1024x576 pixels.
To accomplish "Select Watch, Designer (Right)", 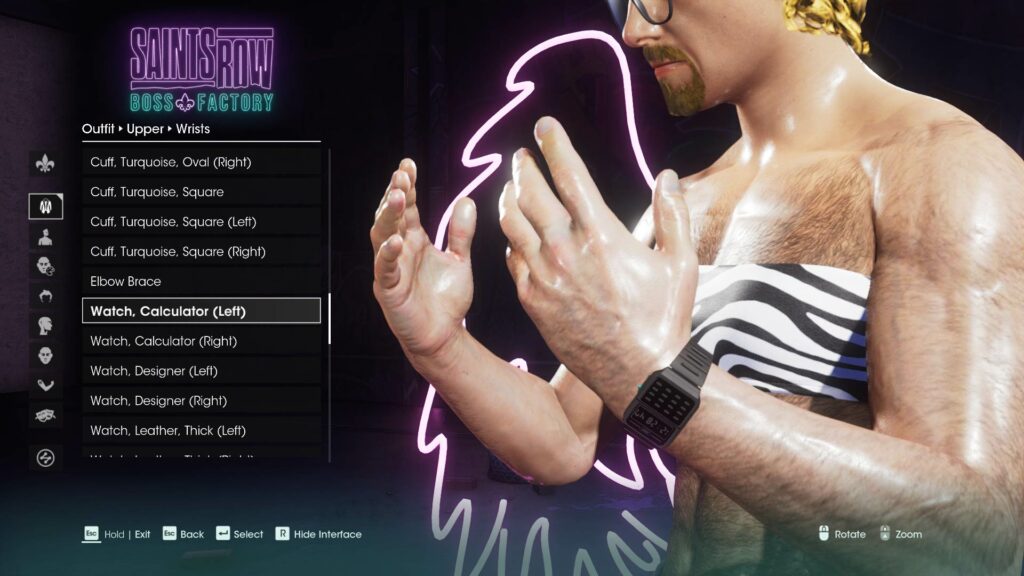I will 201,401.
